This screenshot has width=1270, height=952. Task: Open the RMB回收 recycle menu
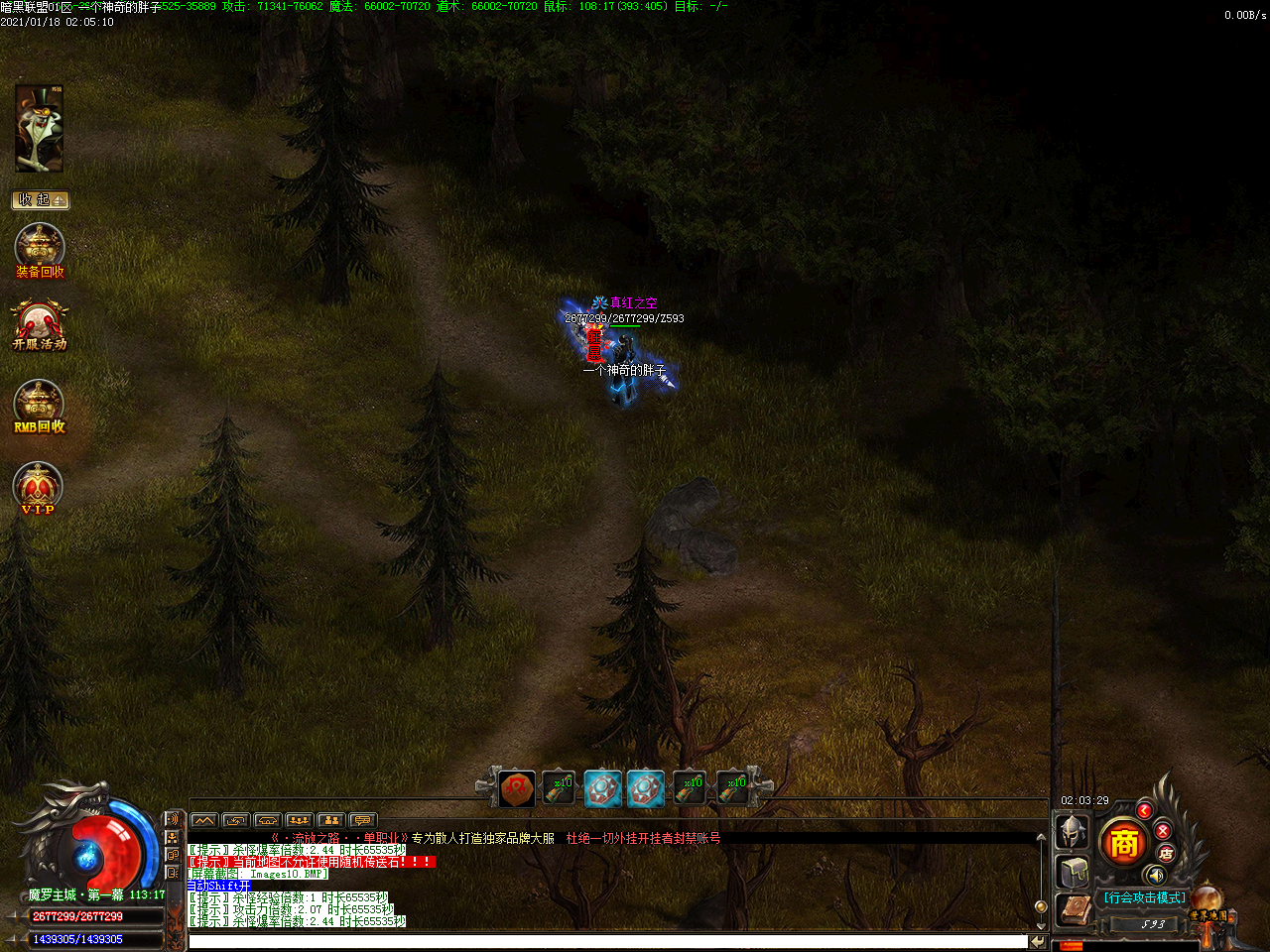(x=39, y=406)
